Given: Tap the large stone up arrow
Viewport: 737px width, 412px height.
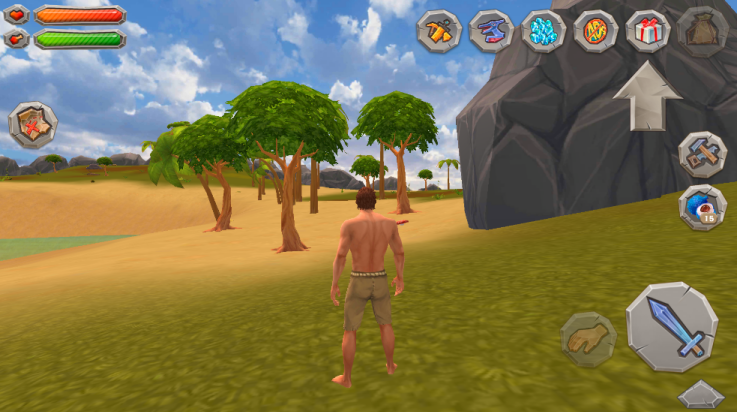Looking at the screenshot, I should (647, 96).
